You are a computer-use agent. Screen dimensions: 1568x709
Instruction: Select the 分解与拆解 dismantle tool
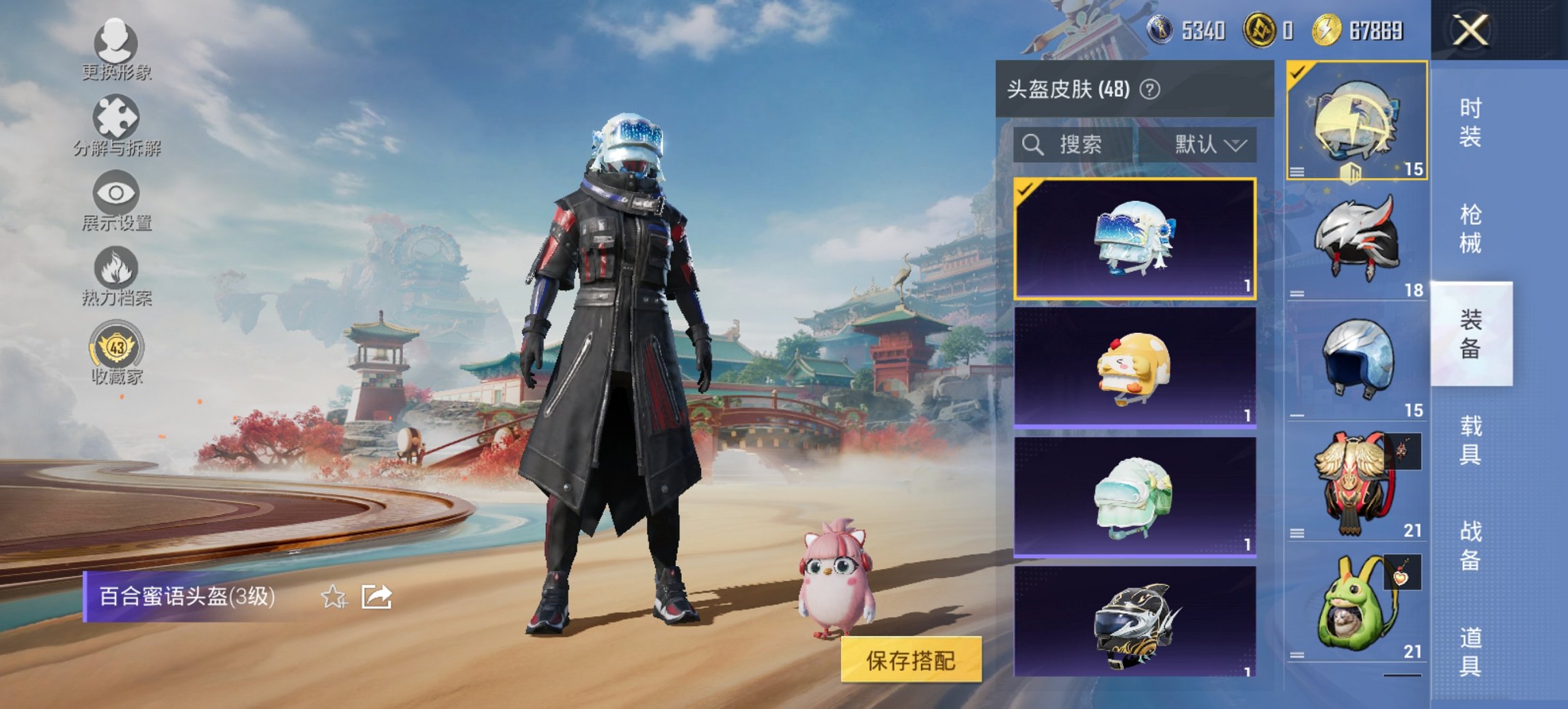coord(116,126)
